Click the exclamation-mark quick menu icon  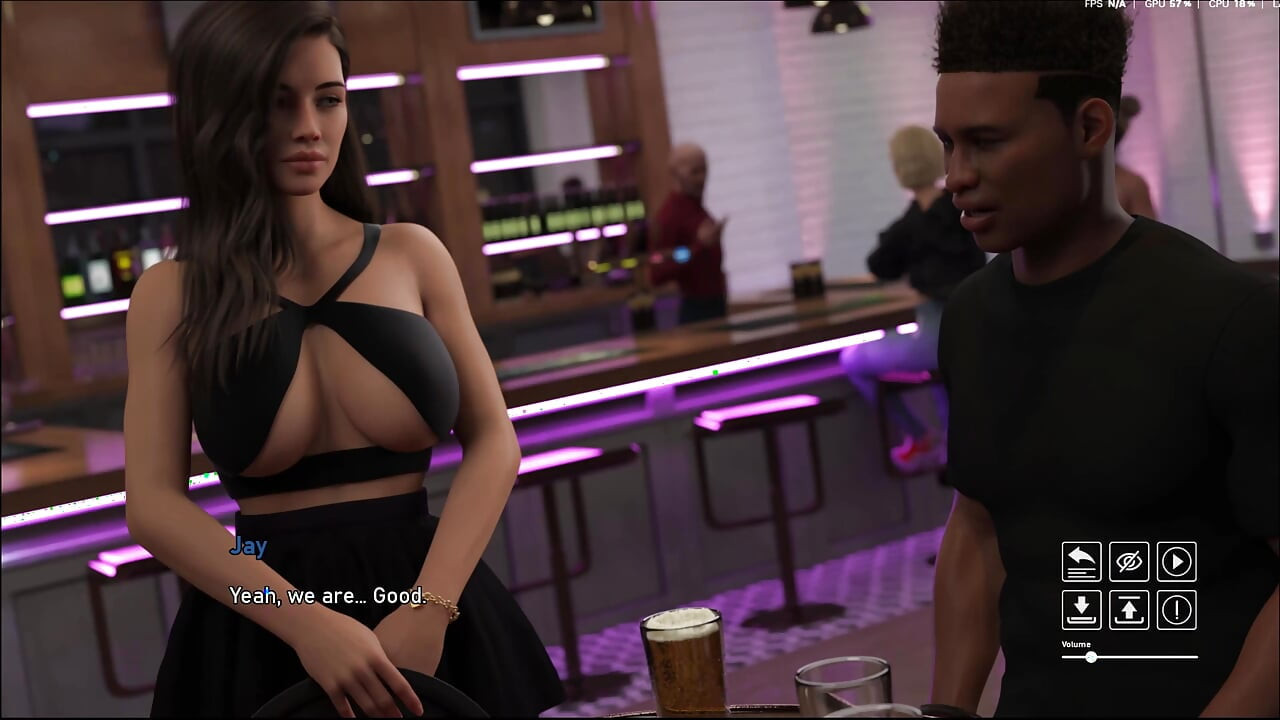(1175, 610)
